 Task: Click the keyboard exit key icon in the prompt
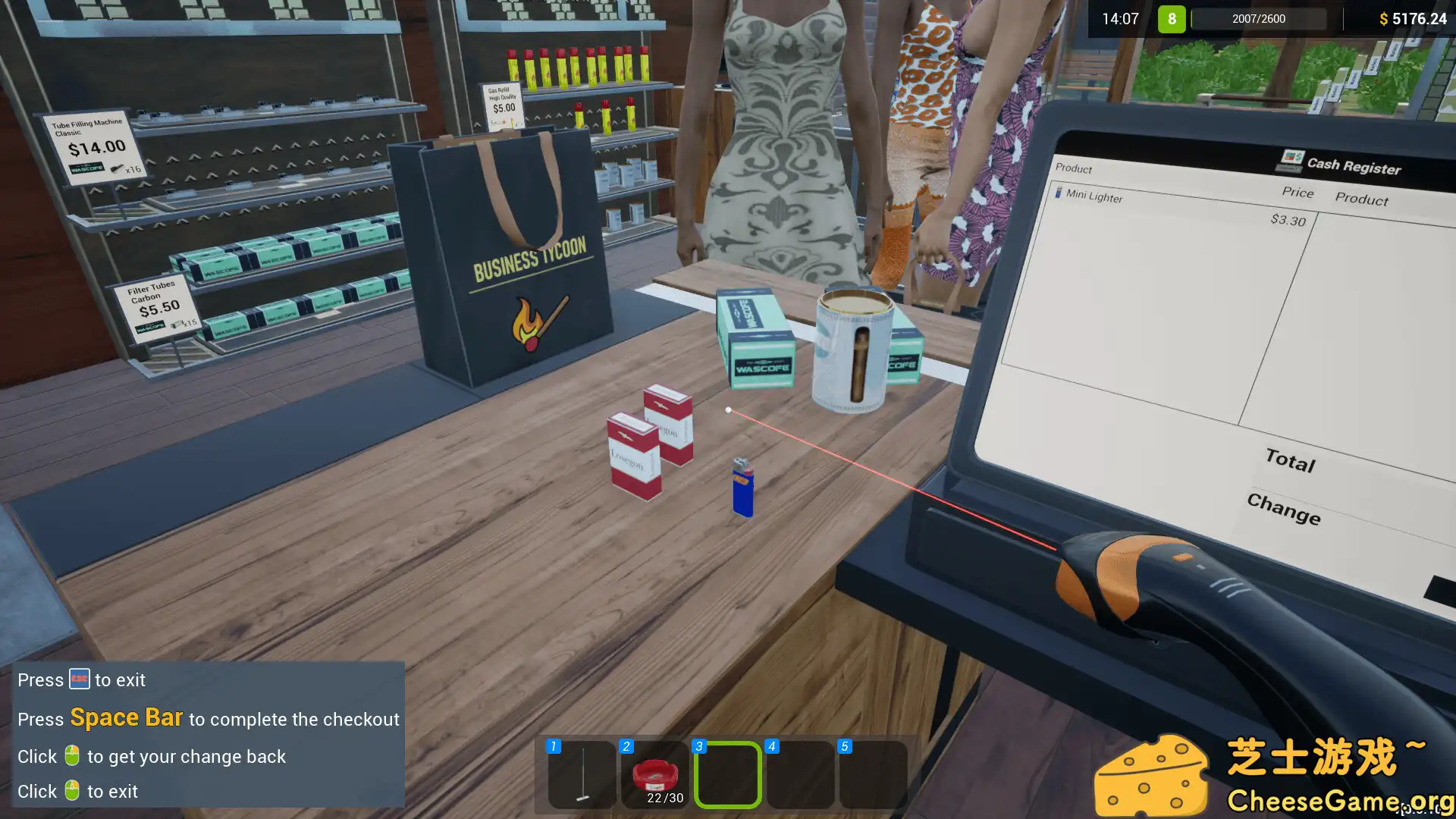(79, 679)
